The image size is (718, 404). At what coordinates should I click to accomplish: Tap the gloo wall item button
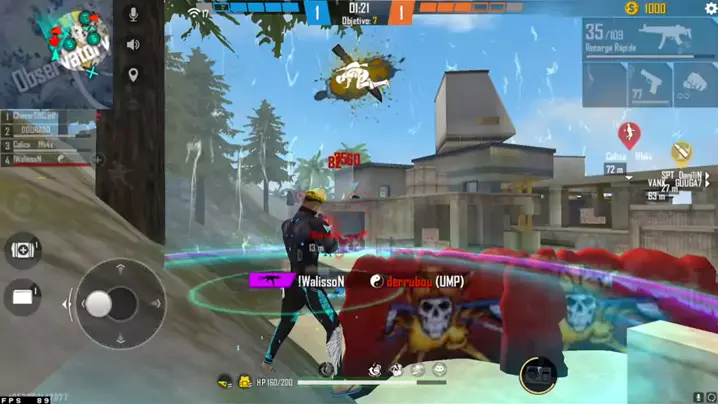point(23,296)
